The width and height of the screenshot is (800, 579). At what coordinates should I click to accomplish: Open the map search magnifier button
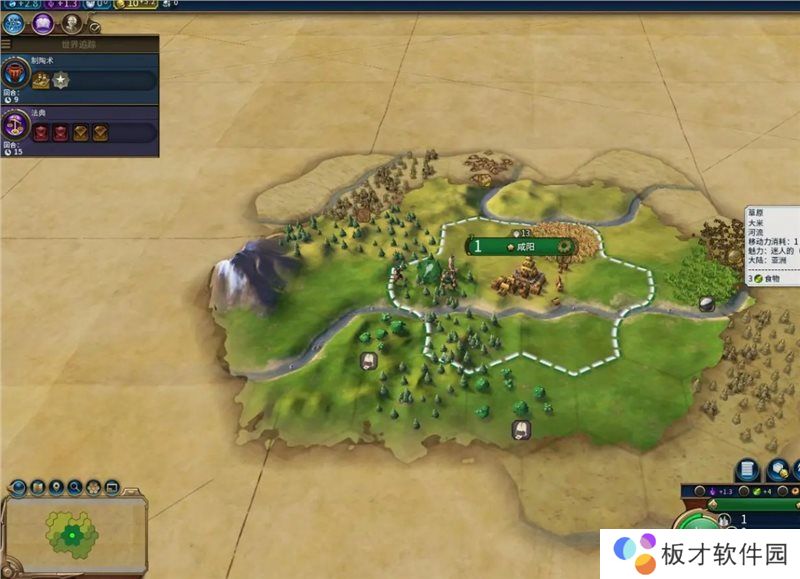tap(76, 488)
